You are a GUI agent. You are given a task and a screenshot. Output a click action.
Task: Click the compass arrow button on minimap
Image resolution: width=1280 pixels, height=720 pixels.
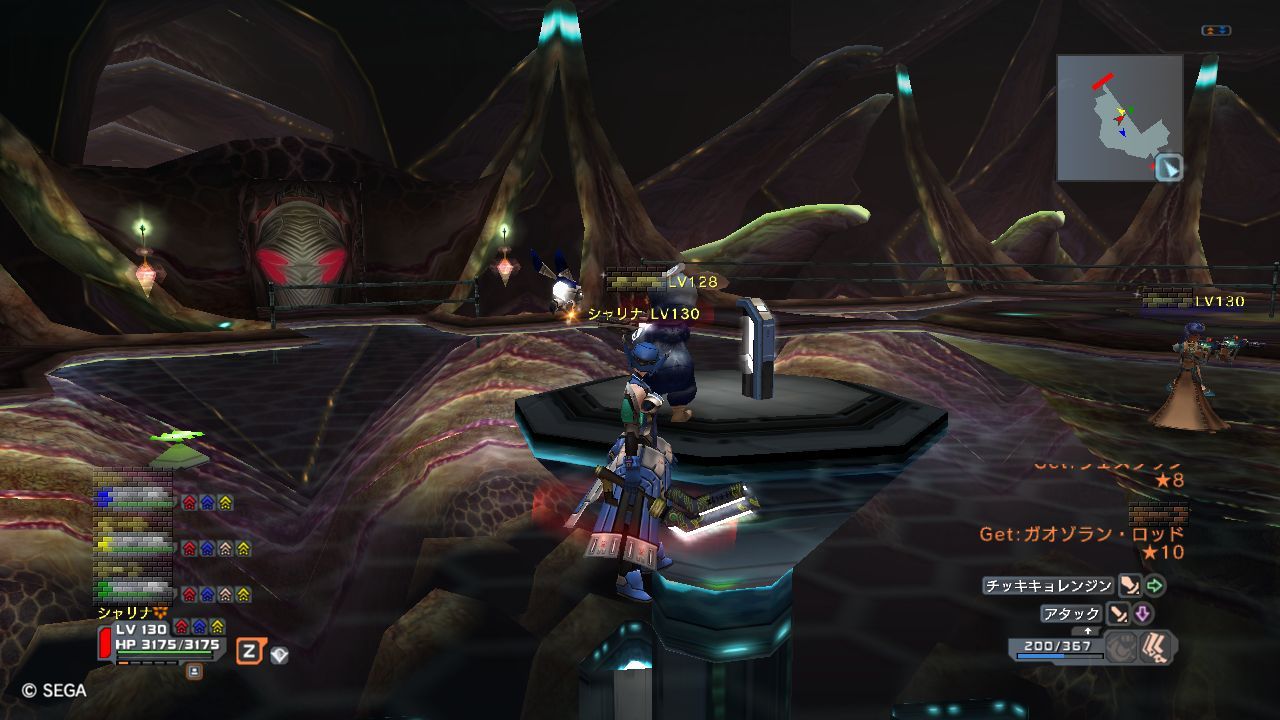coord(1168,168)
